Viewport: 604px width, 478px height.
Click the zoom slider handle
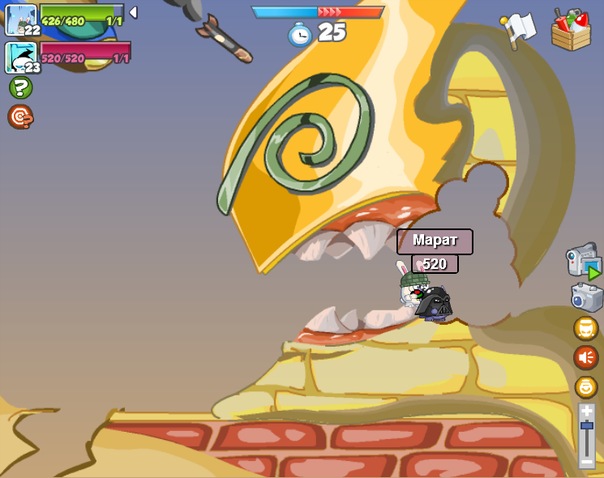click(x=587, y=427)
